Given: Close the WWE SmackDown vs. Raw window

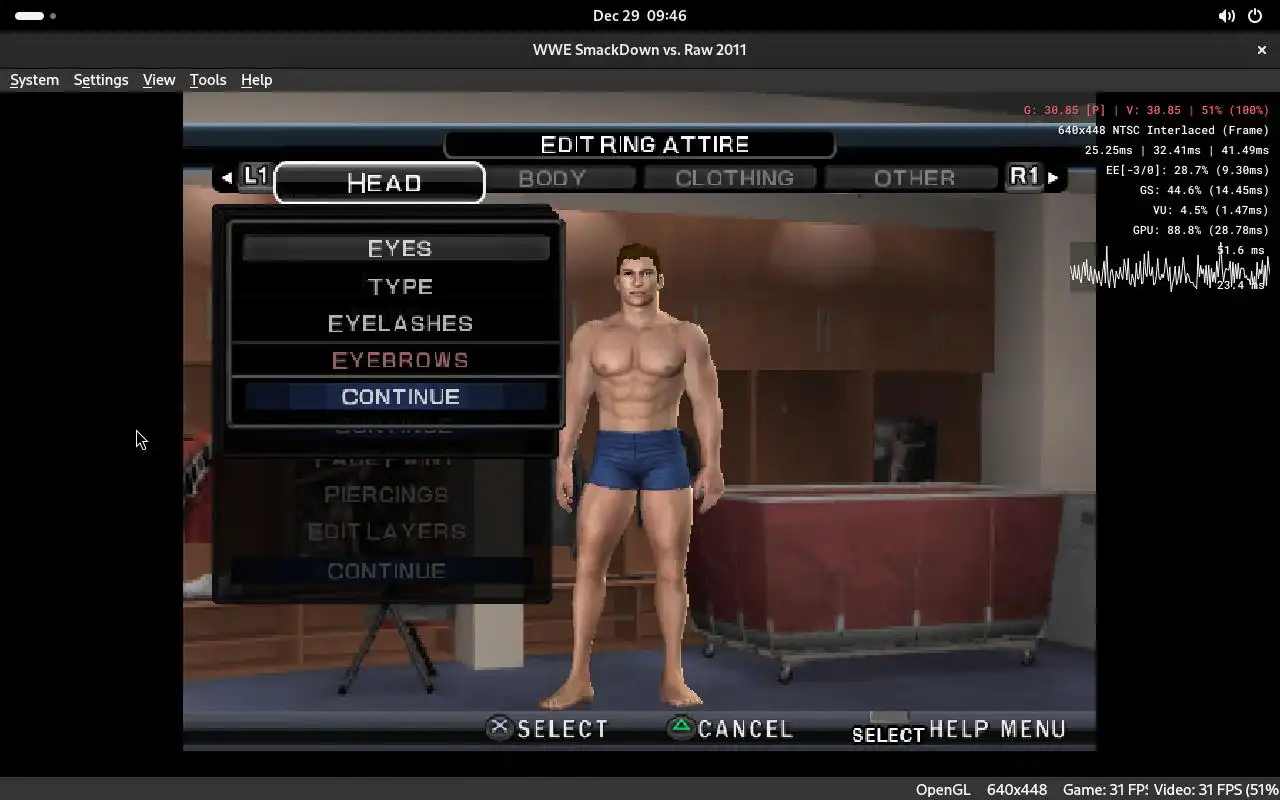Looking at the screenshot, I should [x=1261, y=50].
